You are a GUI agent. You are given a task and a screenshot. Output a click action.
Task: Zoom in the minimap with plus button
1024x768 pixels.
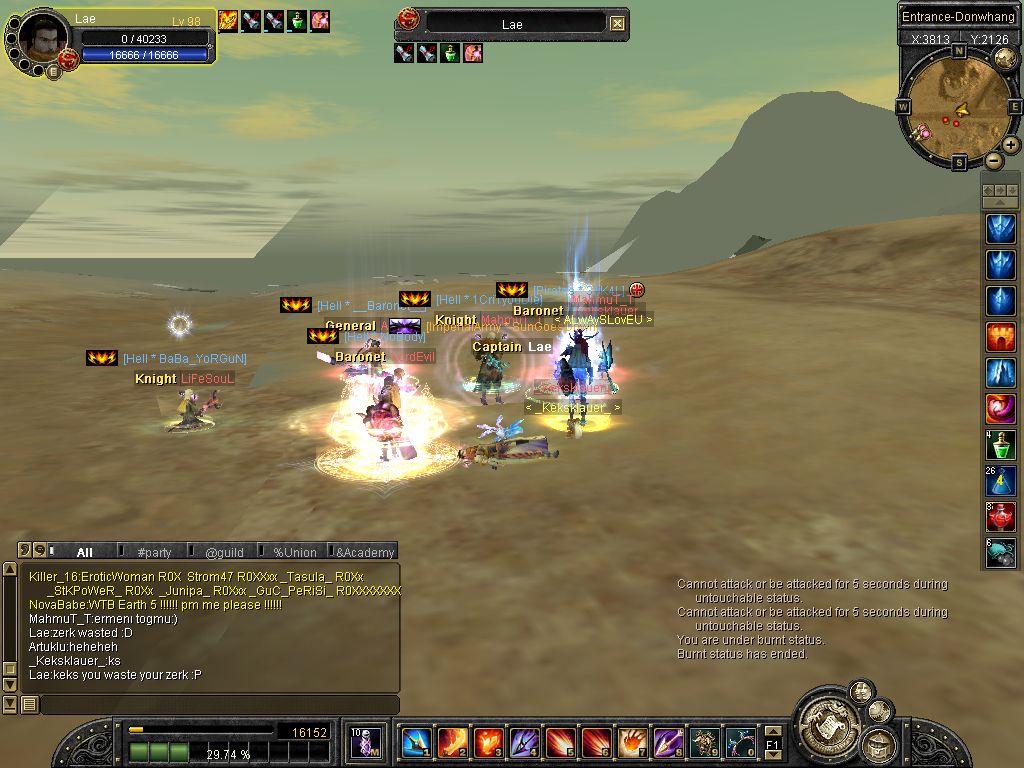[1011, 145]
